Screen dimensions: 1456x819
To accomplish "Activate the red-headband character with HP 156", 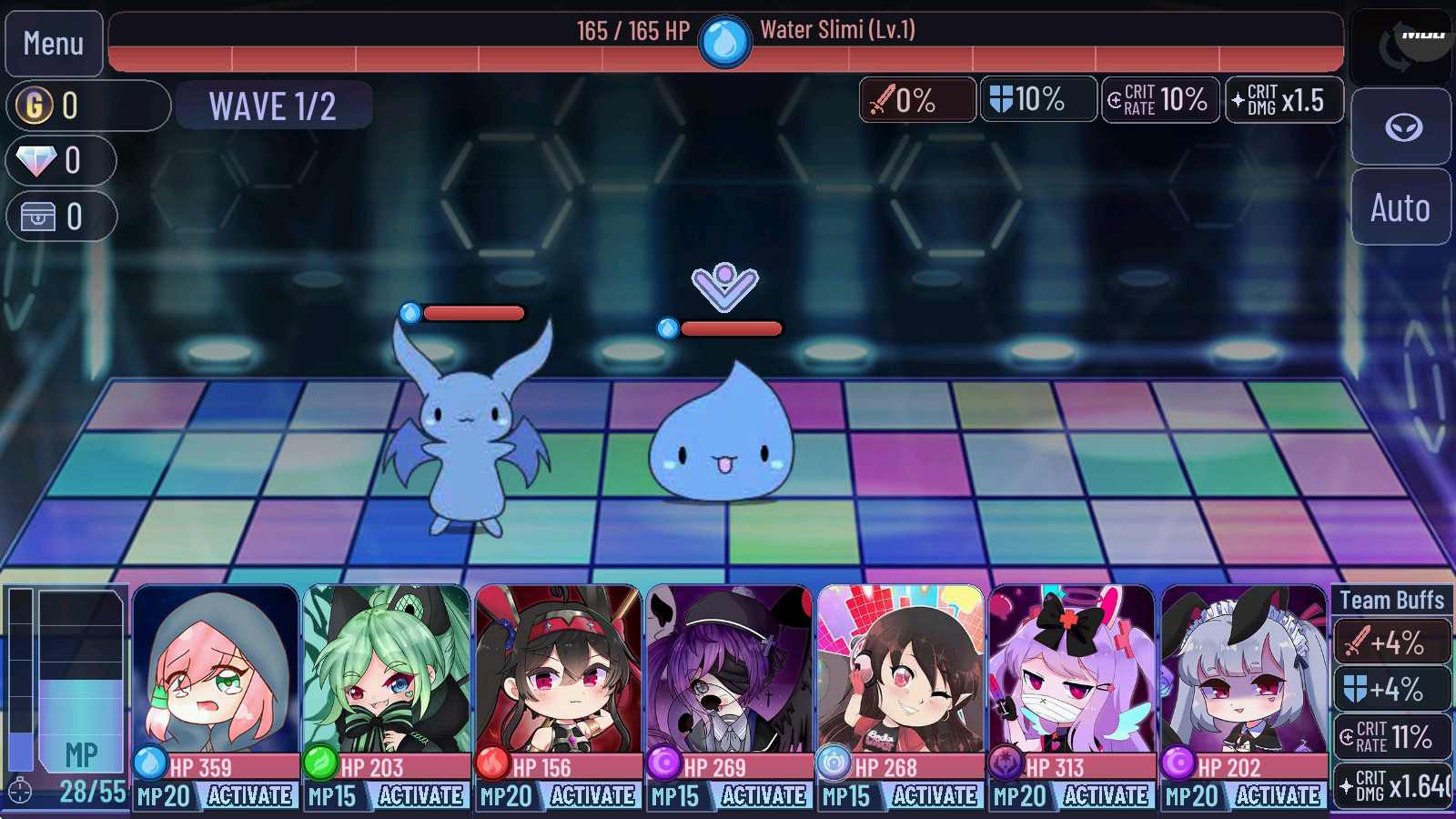I will [x=592, y=795].
